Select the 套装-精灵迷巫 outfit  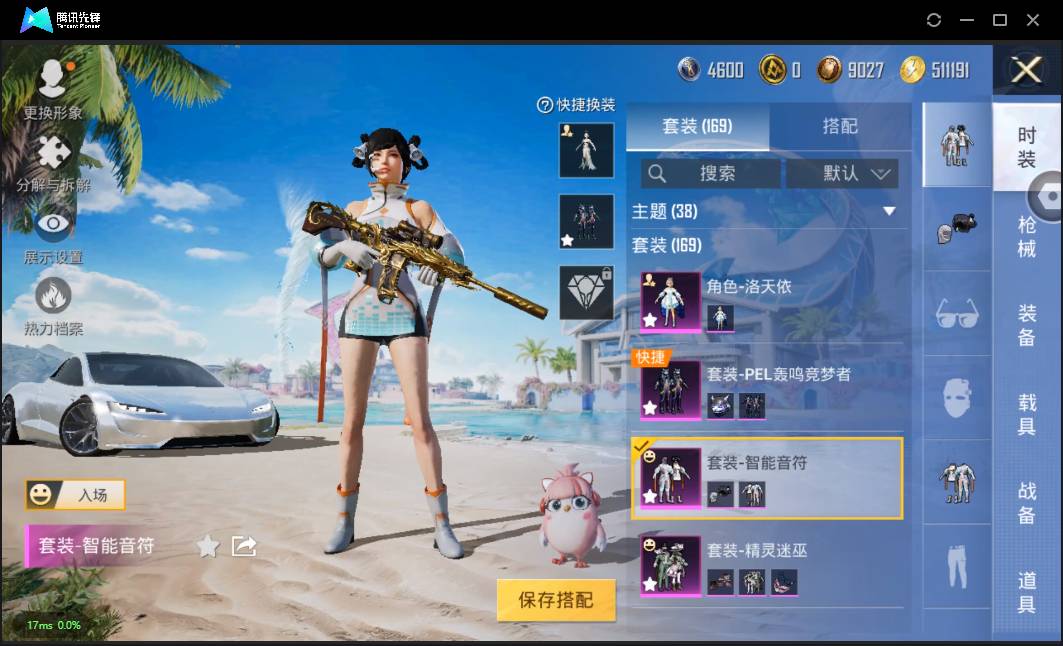click(x=770, y=565)
